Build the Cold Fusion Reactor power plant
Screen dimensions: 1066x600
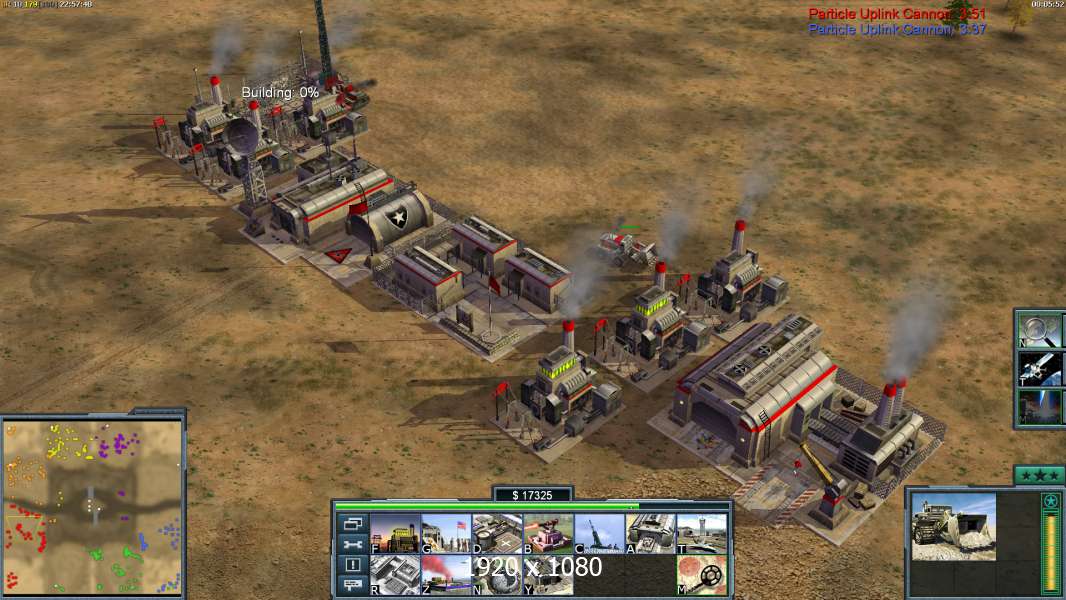pyautogui.click(x=395, y=534)
